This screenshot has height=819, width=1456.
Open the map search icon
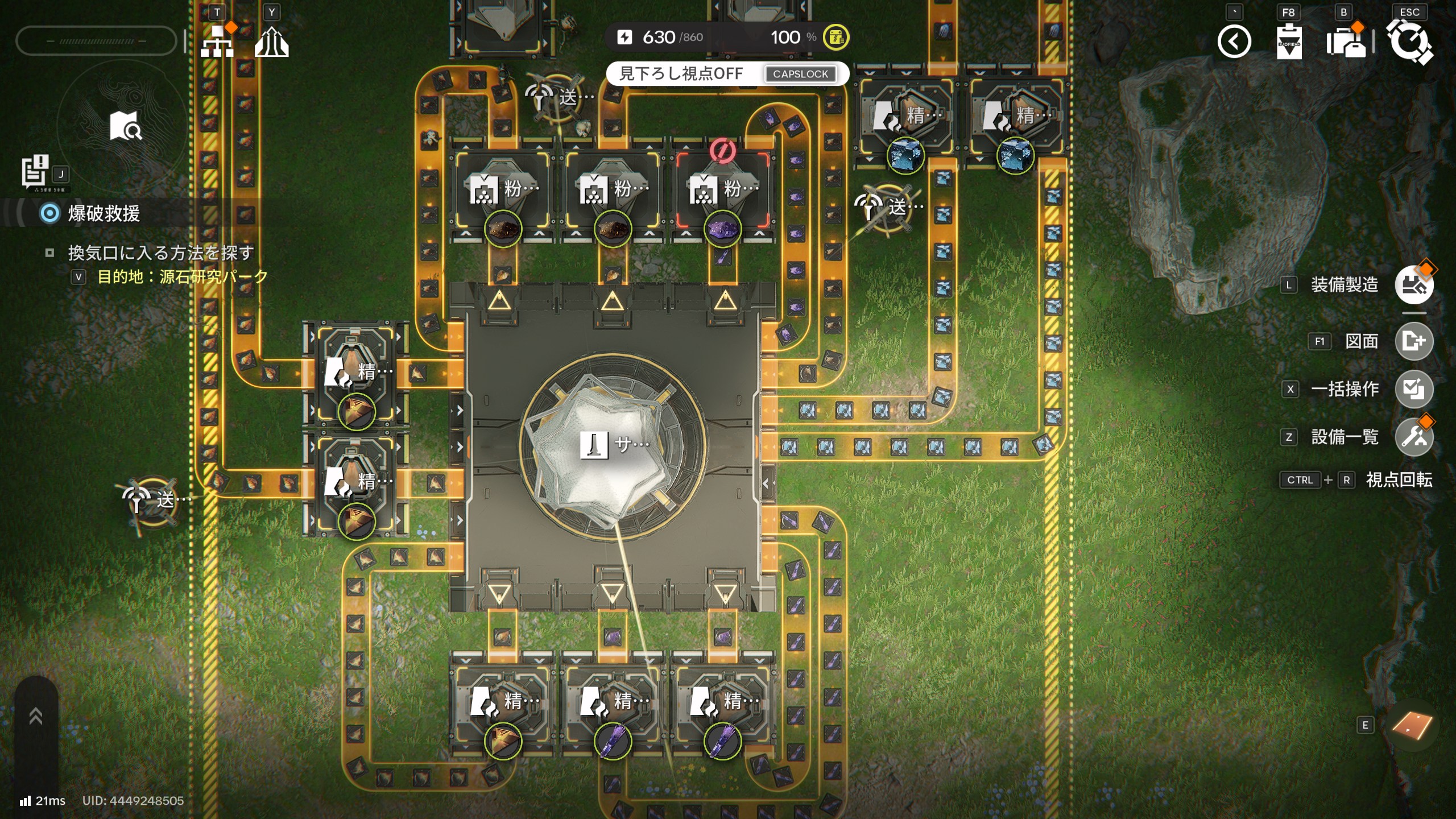tap(126, 126)
